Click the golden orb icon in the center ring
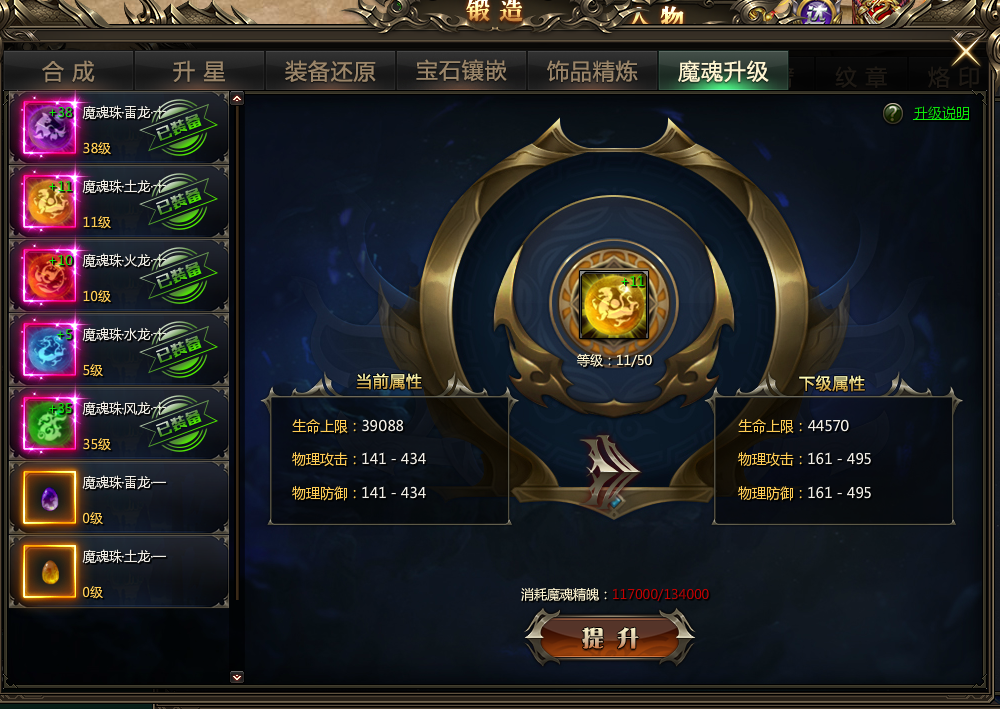 click(x=614, y=305)
